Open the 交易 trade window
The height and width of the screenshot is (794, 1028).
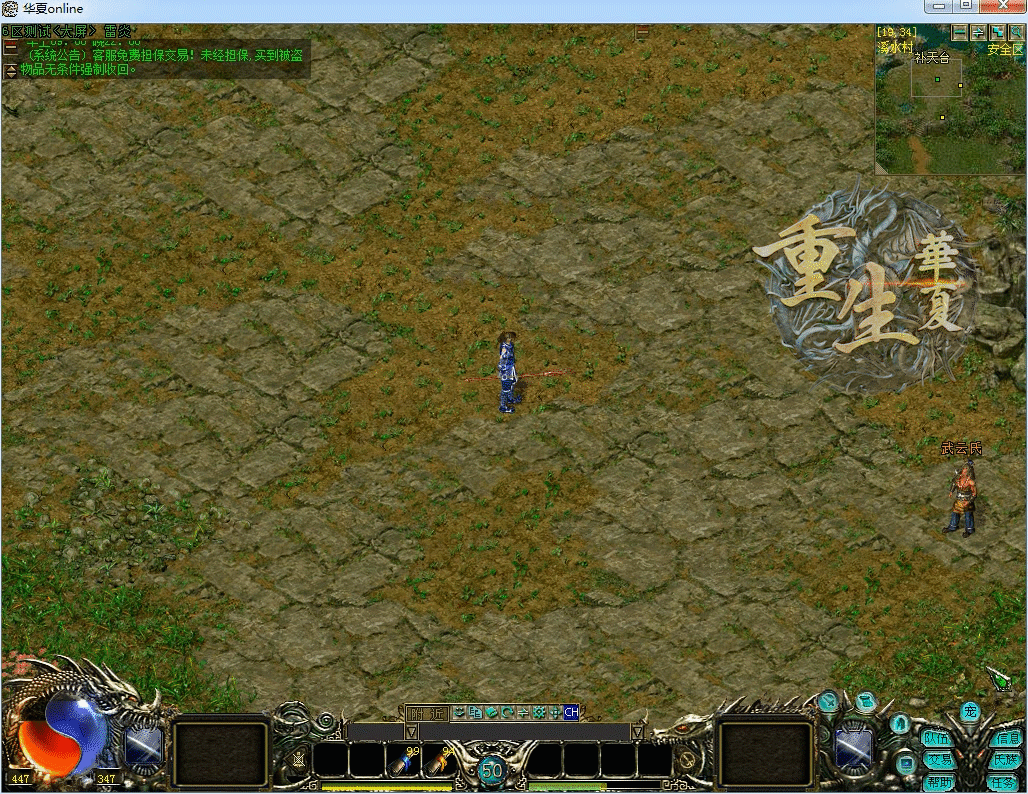pyautogui.click(x=937, y=760)
